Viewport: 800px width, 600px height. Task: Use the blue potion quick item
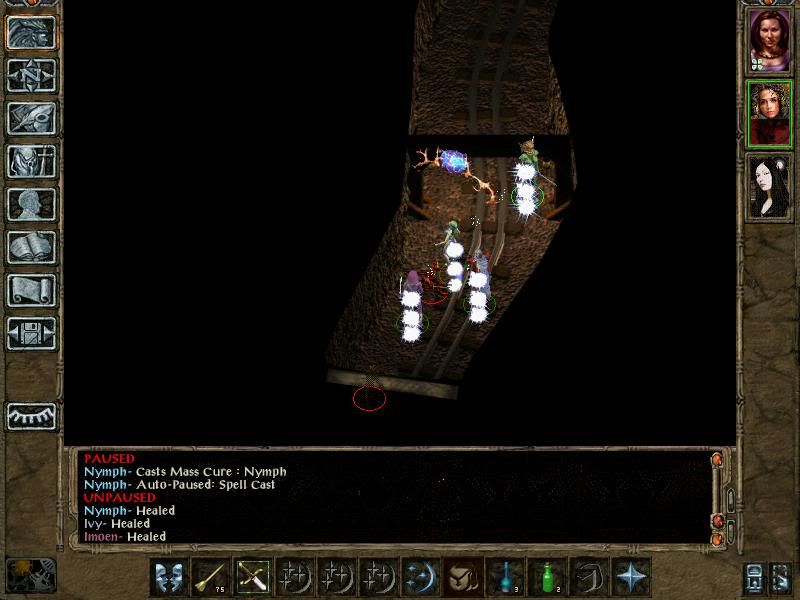coord(505,577)
